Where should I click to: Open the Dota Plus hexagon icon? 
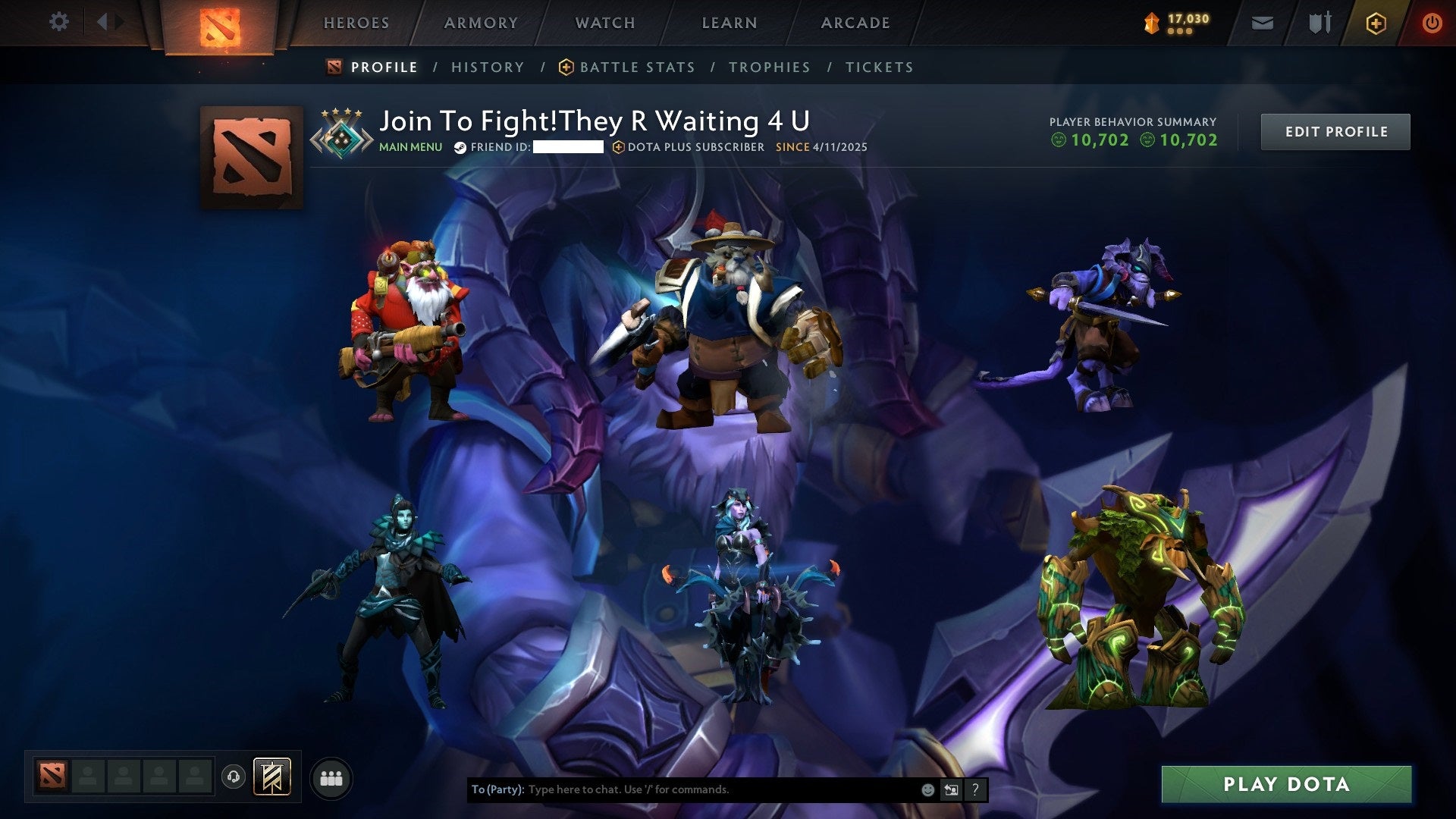coord(1376,22)
